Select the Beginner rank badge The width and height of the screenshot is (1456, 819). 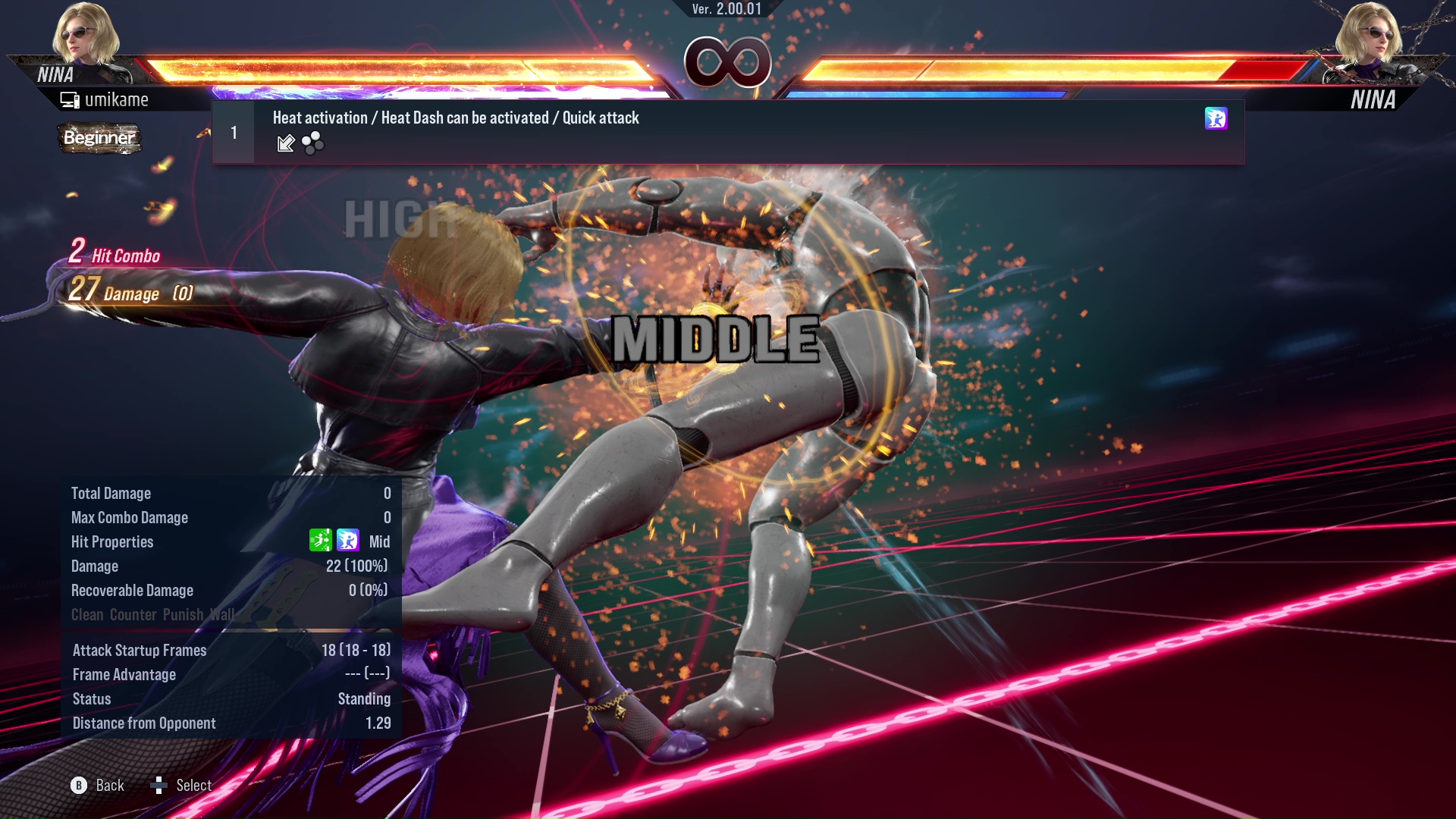click(99, 139)
